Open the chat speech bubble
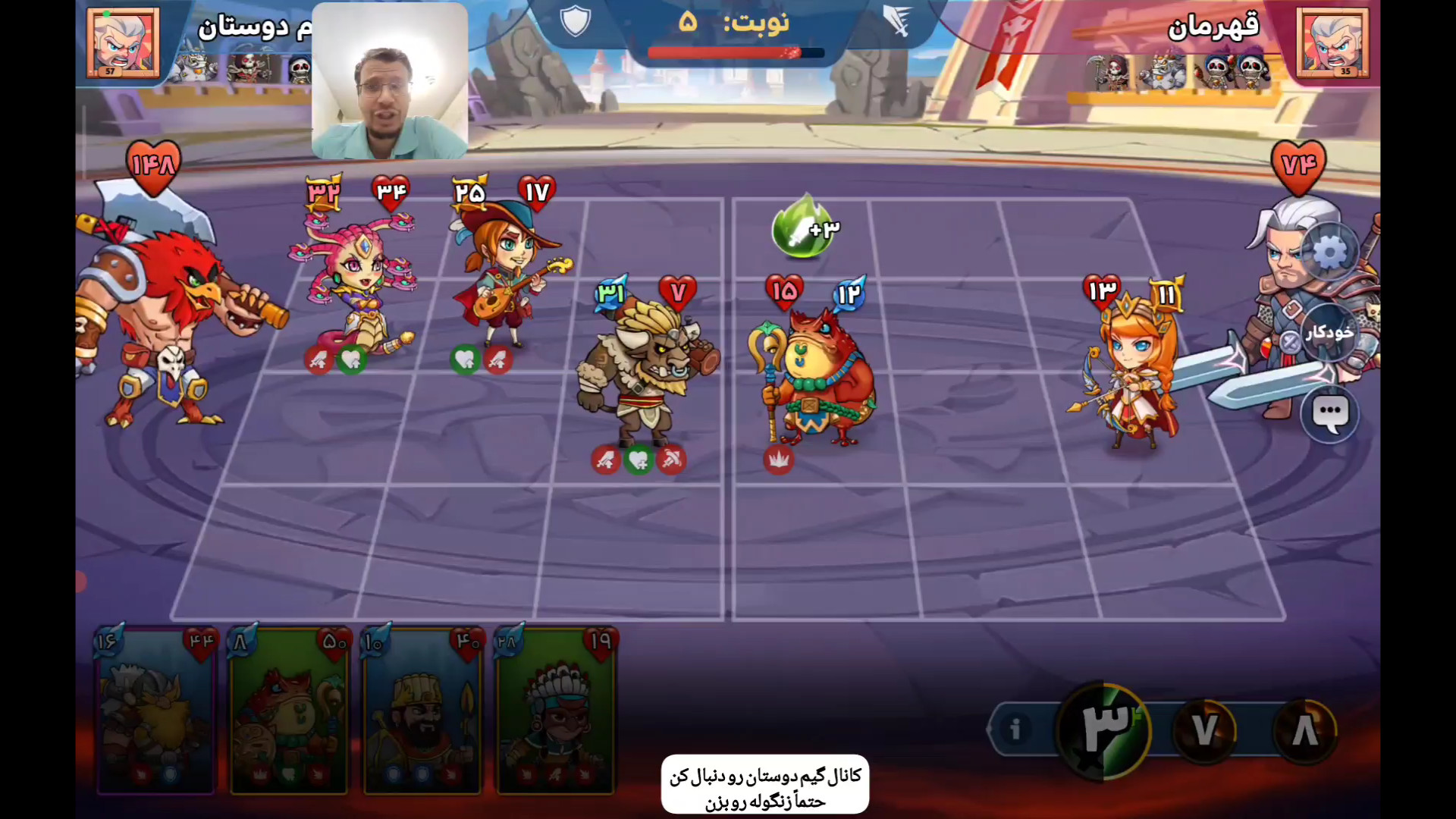Viewport: 1456px width, 819px height. coord(1329,414)
